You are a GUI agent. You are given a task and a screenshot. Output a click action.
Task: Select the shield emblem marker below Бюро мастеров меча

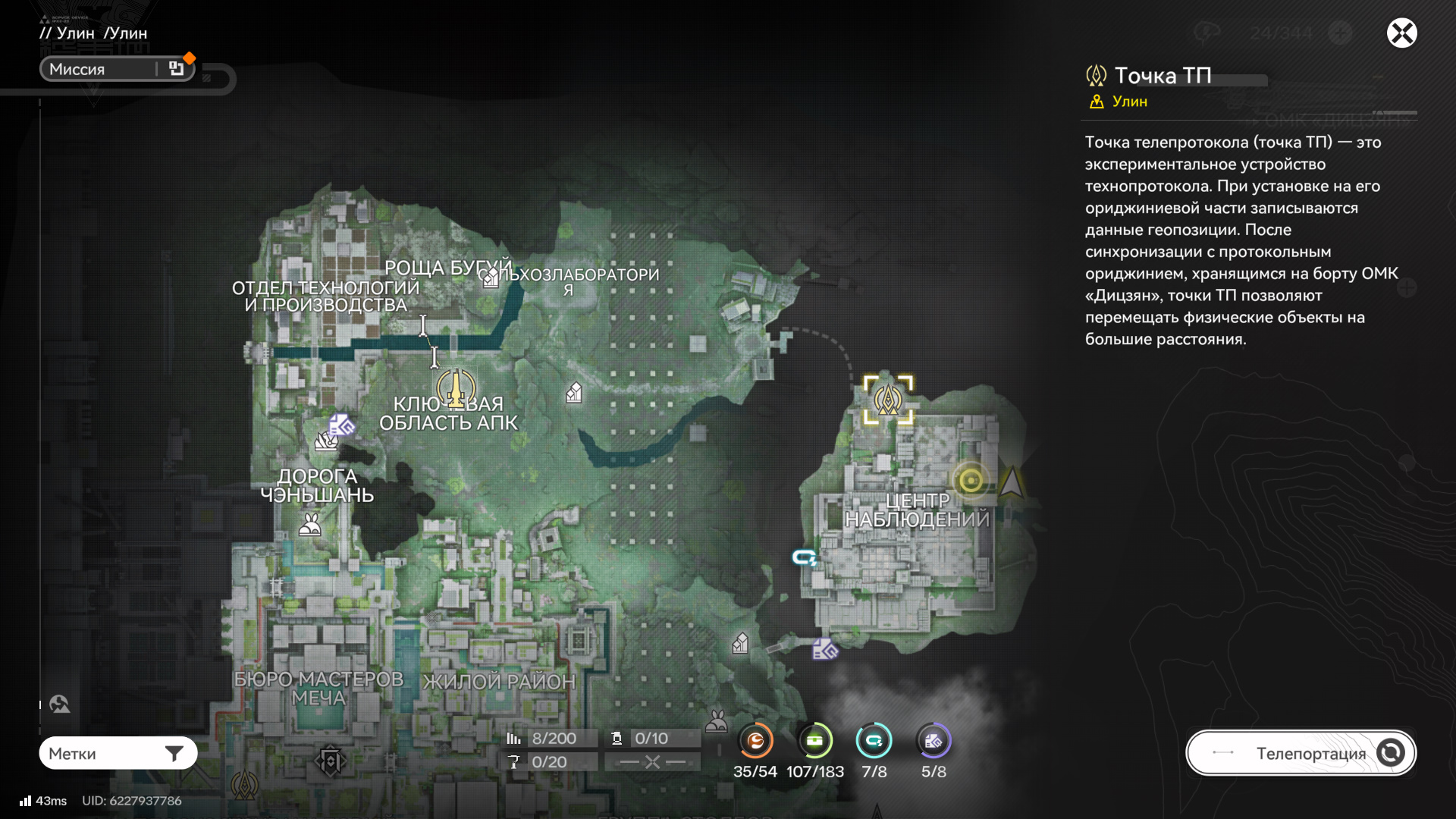coord(331,761)
